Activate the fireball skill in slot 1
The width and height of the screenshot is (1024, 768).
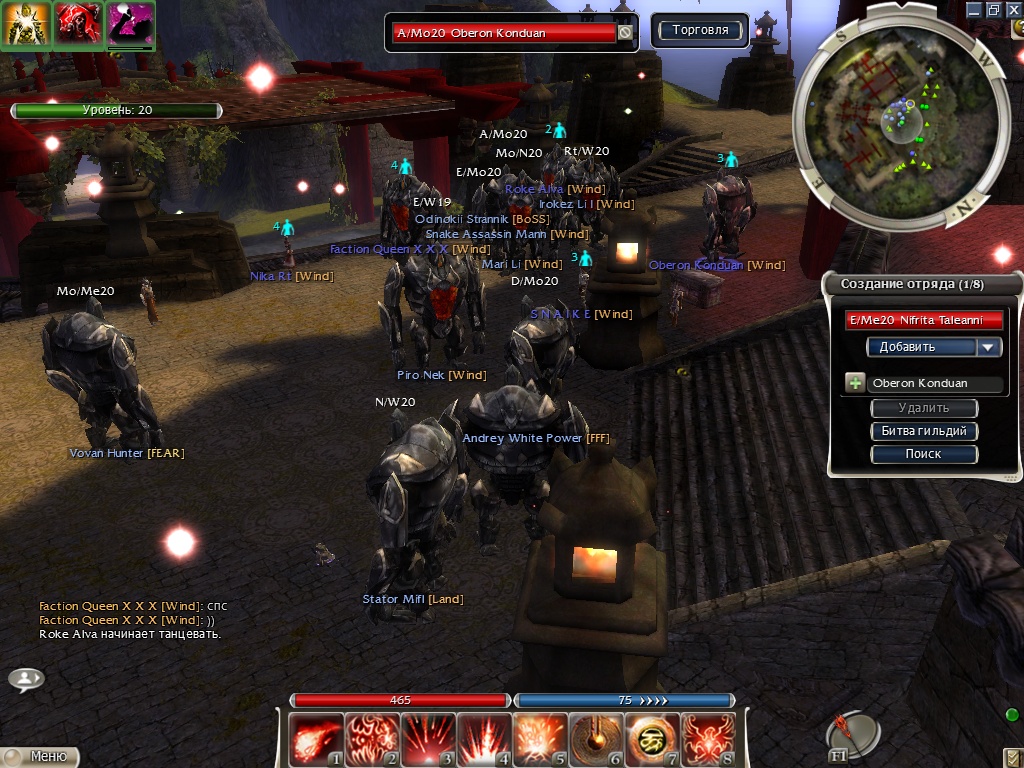[x=315, y=739]
